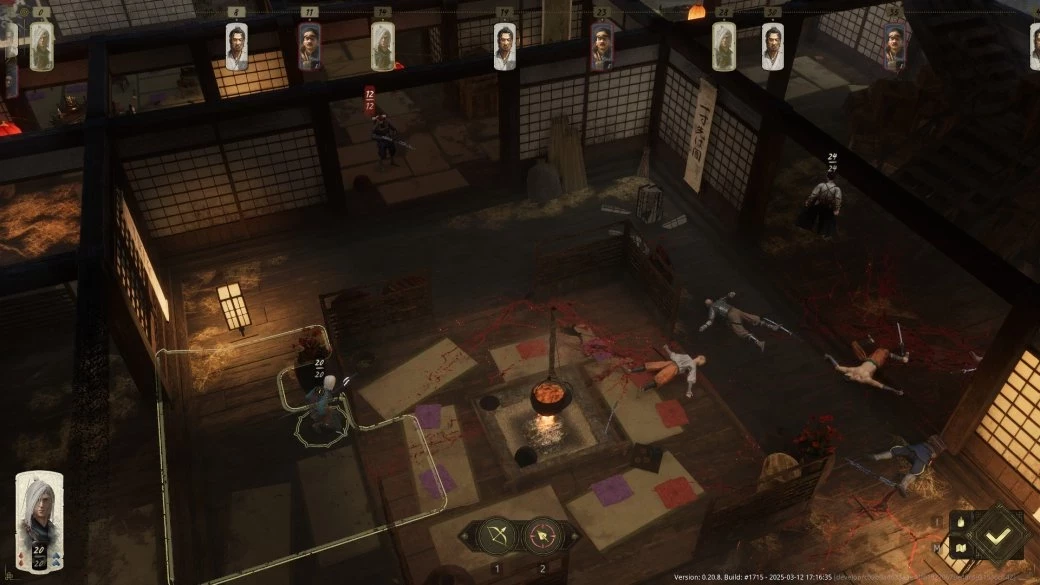This screenshot has width=1040, height=585.
Task: Select the turn-order portrait marked 8
Action: pos(236,46)
